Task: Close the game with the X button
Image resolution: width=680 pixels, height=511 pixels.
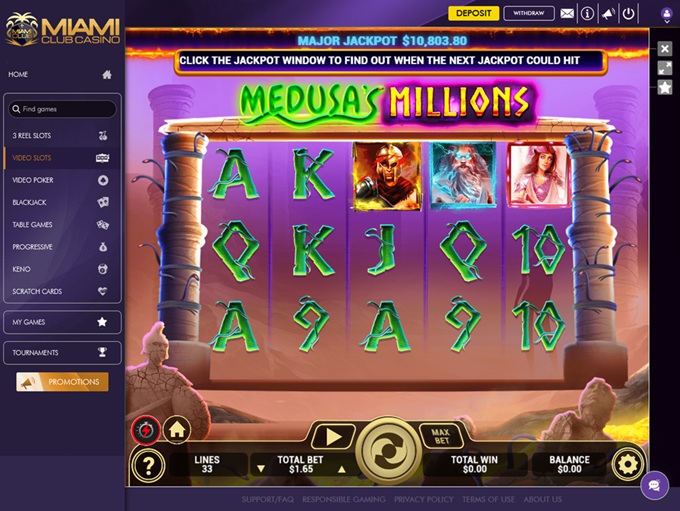Action: click(665, 48)
